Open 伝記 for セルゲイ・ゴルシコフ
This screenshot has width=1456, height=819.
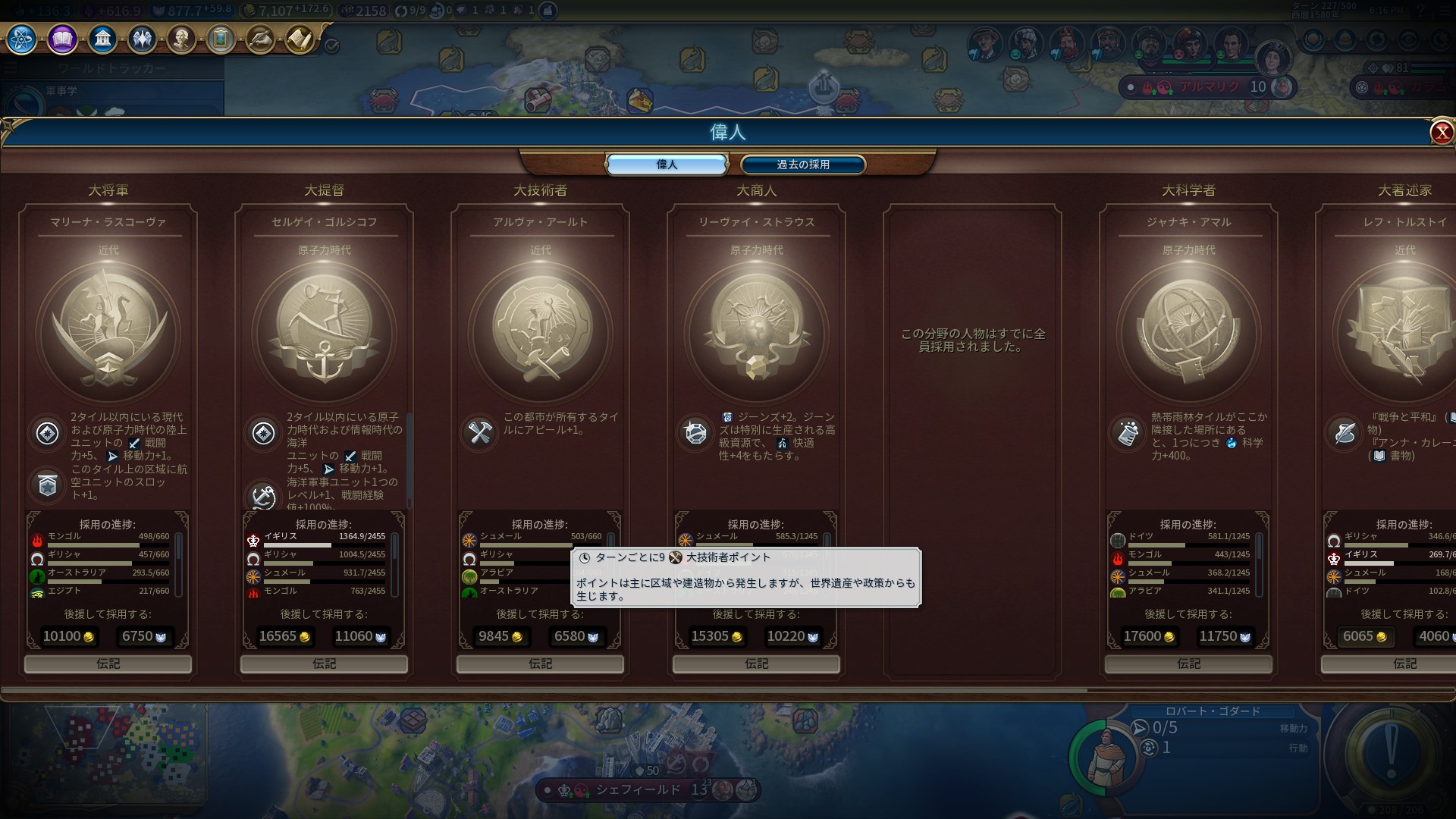tap(324, 664)
